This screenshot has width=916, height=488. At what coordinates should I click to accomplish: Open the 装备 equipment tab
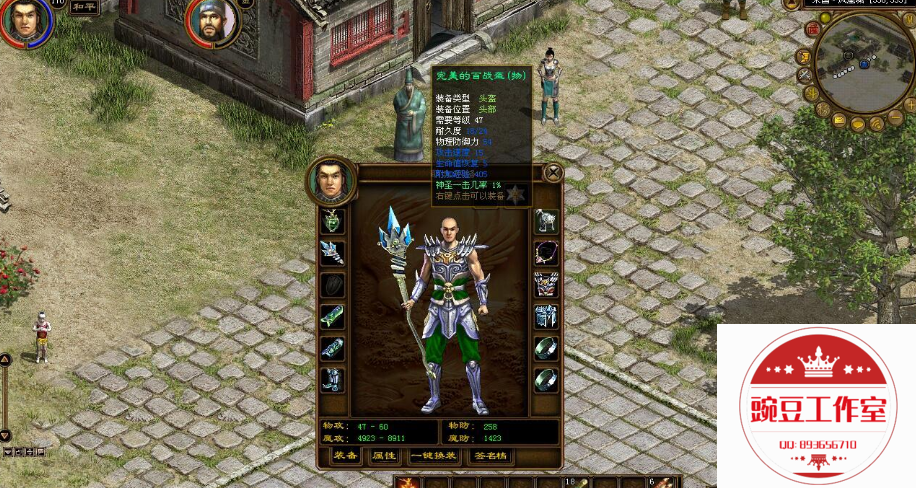pyautogui.click(x=346, y=456)
